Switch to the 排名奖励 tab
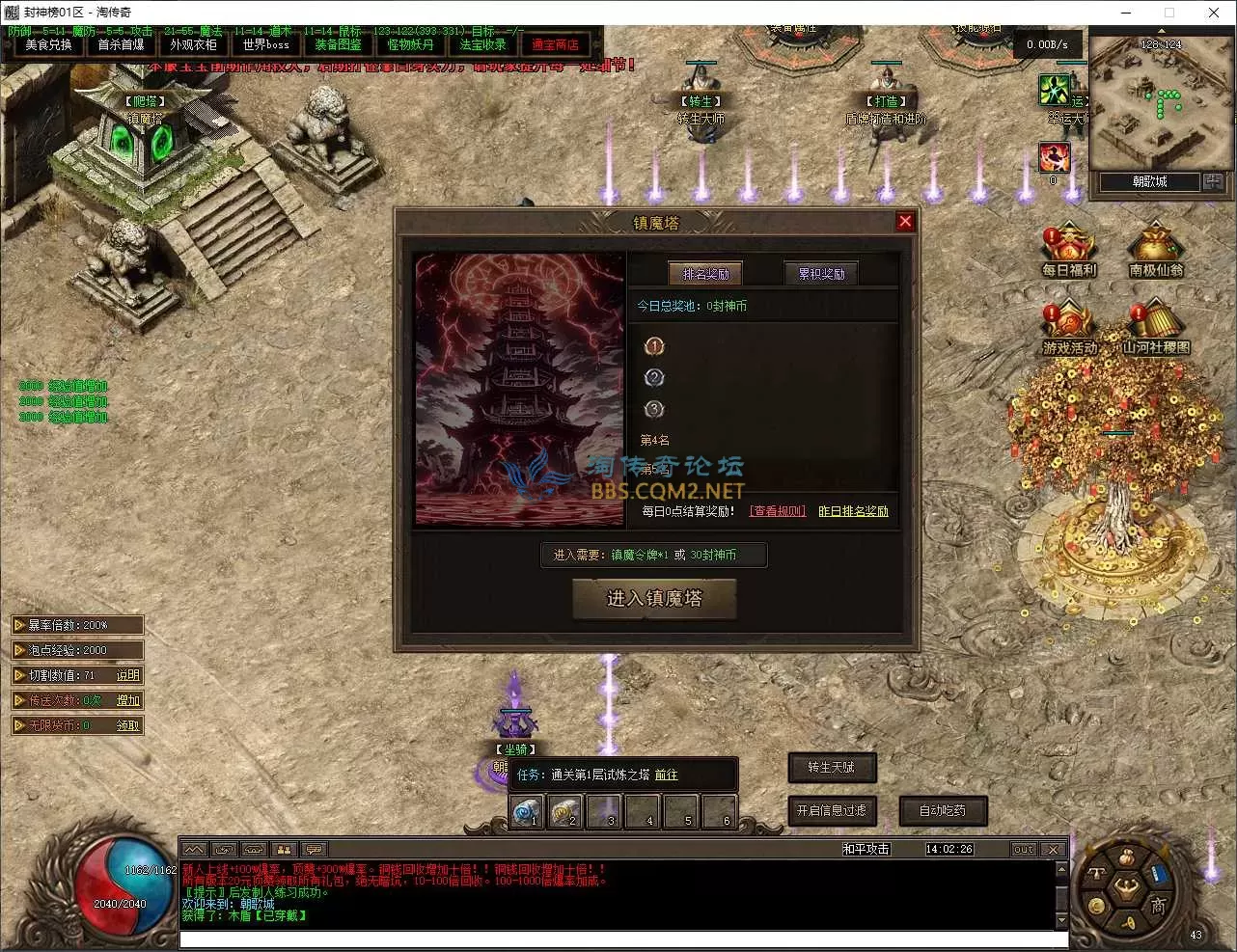This screenshot has width=1237, height=952. (705, 274)
